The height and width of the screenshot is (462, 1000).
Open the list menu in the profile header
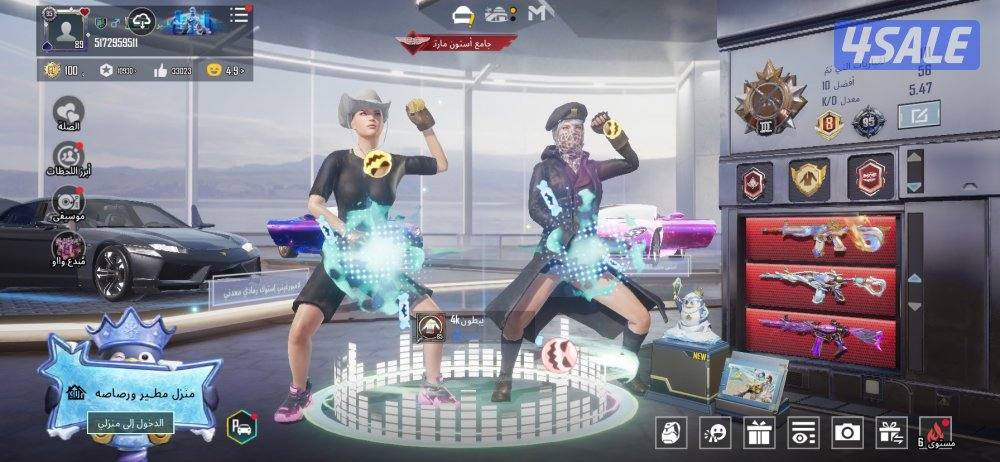pos(239,15)
